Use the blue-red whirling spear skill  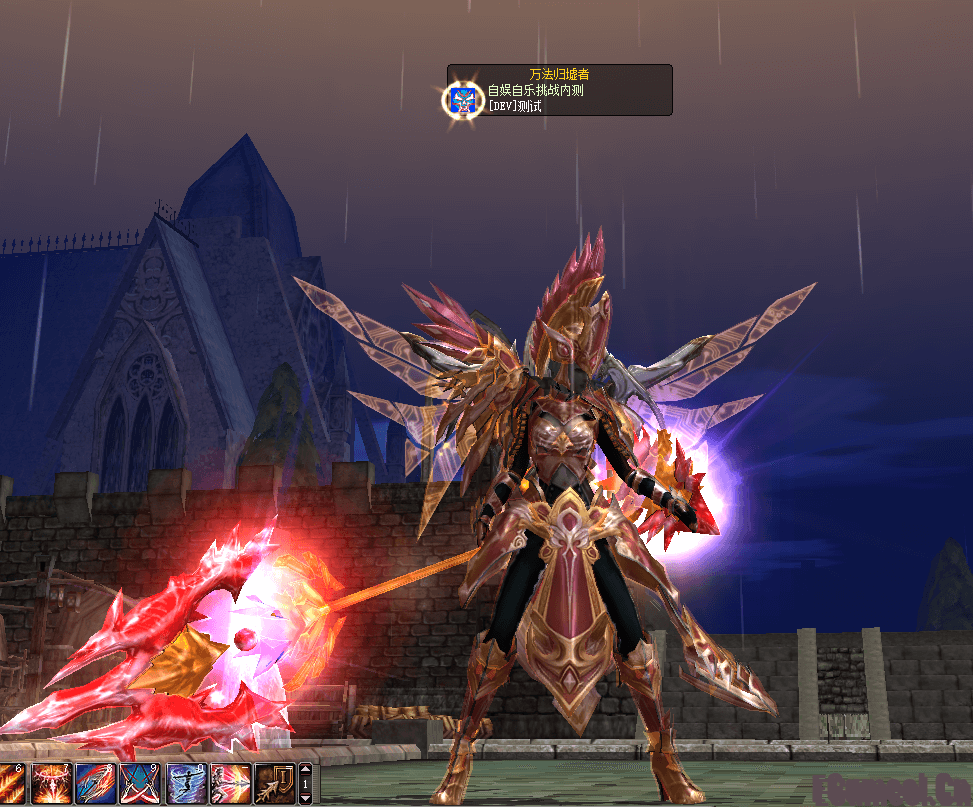pos(95,784)
